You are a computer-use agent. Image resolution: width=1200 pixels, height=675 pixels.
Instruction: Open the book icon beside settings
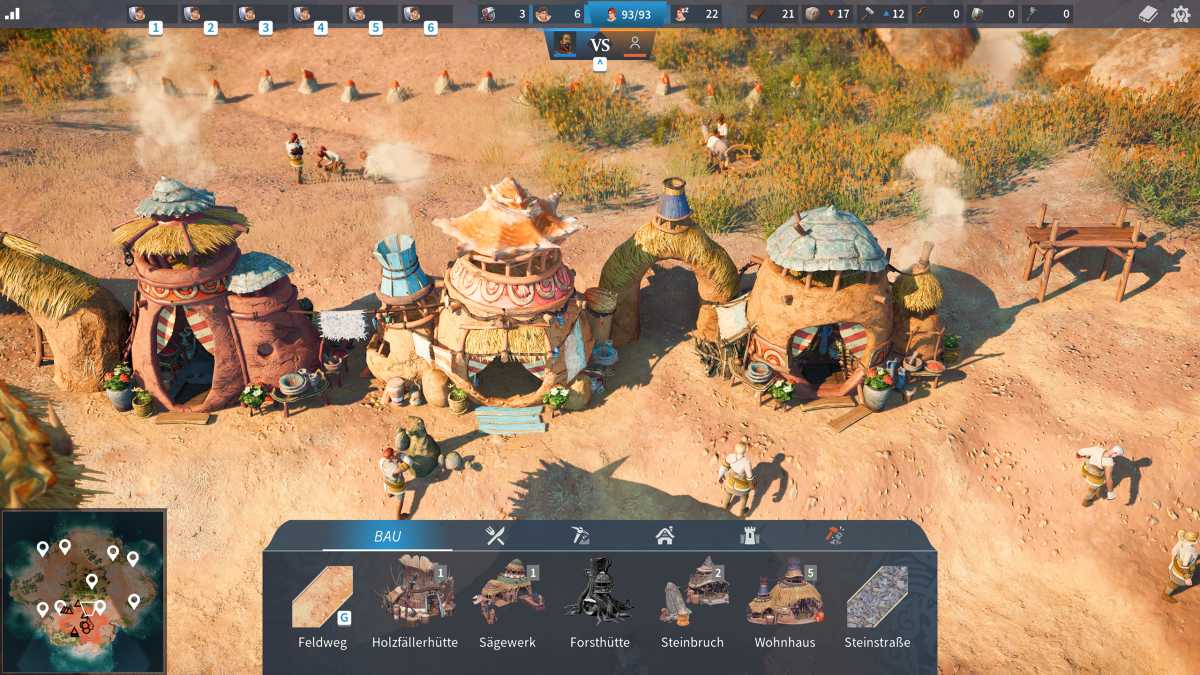point(1149,14)
